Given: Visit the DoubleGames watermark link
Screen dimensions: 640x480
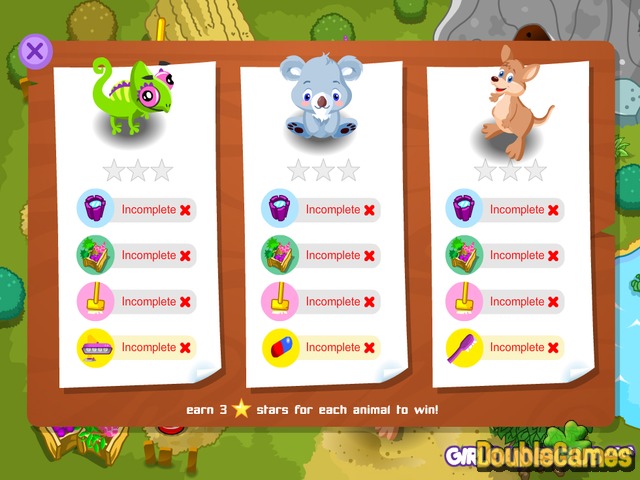Looking at the screenshot, I should coord(556,455).
